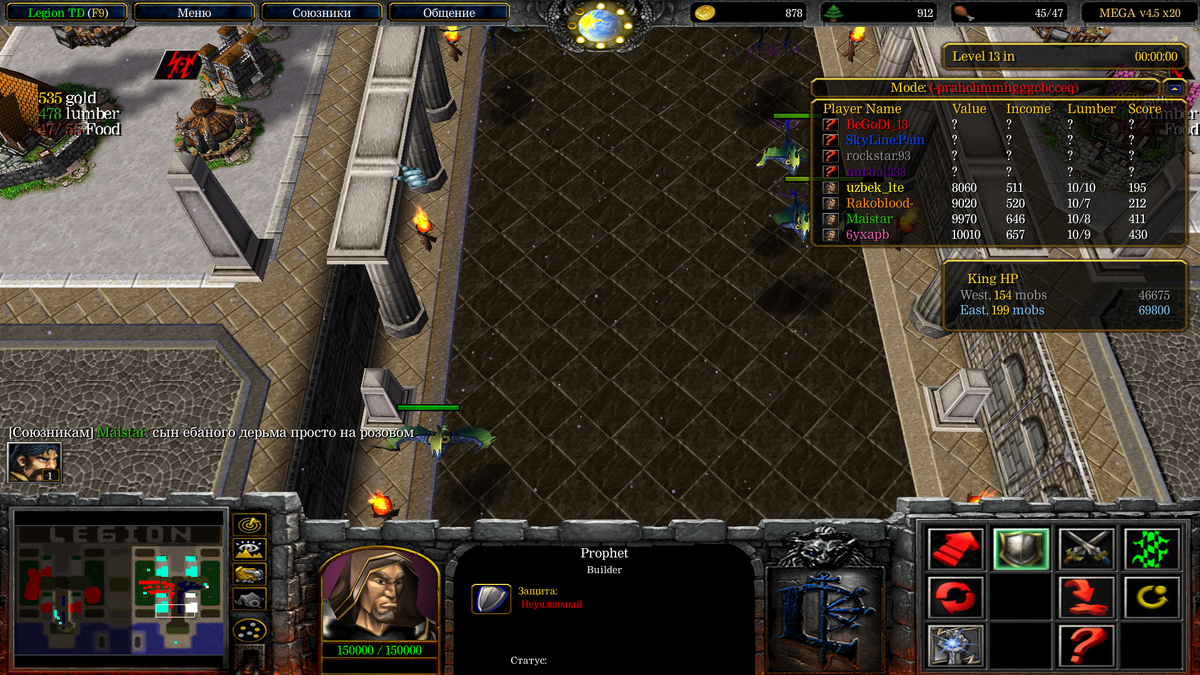Open the Союзники allies menu
Image resolution: width=1200 pixels, height=675 pixels.
click(321, 13)
